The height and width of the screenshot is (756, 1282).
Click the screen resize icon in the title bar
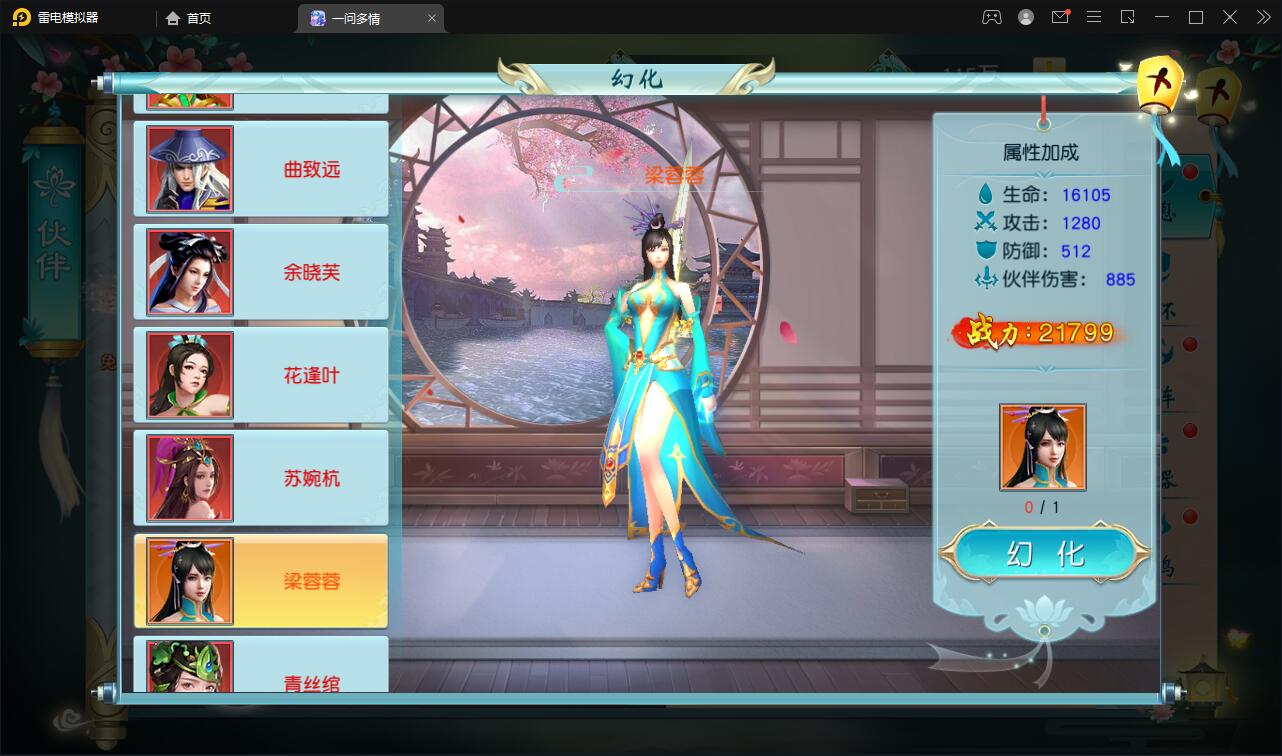1126,17
